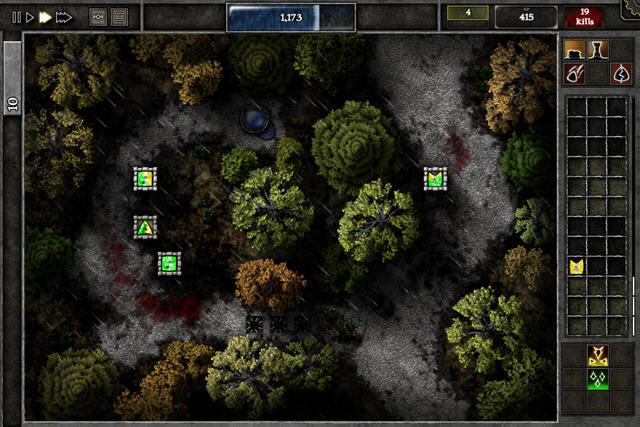Pick the yellow gem in the inventory
Image resolution: width=640 pixels, height=427 pixels.
(x=576, y=266)
